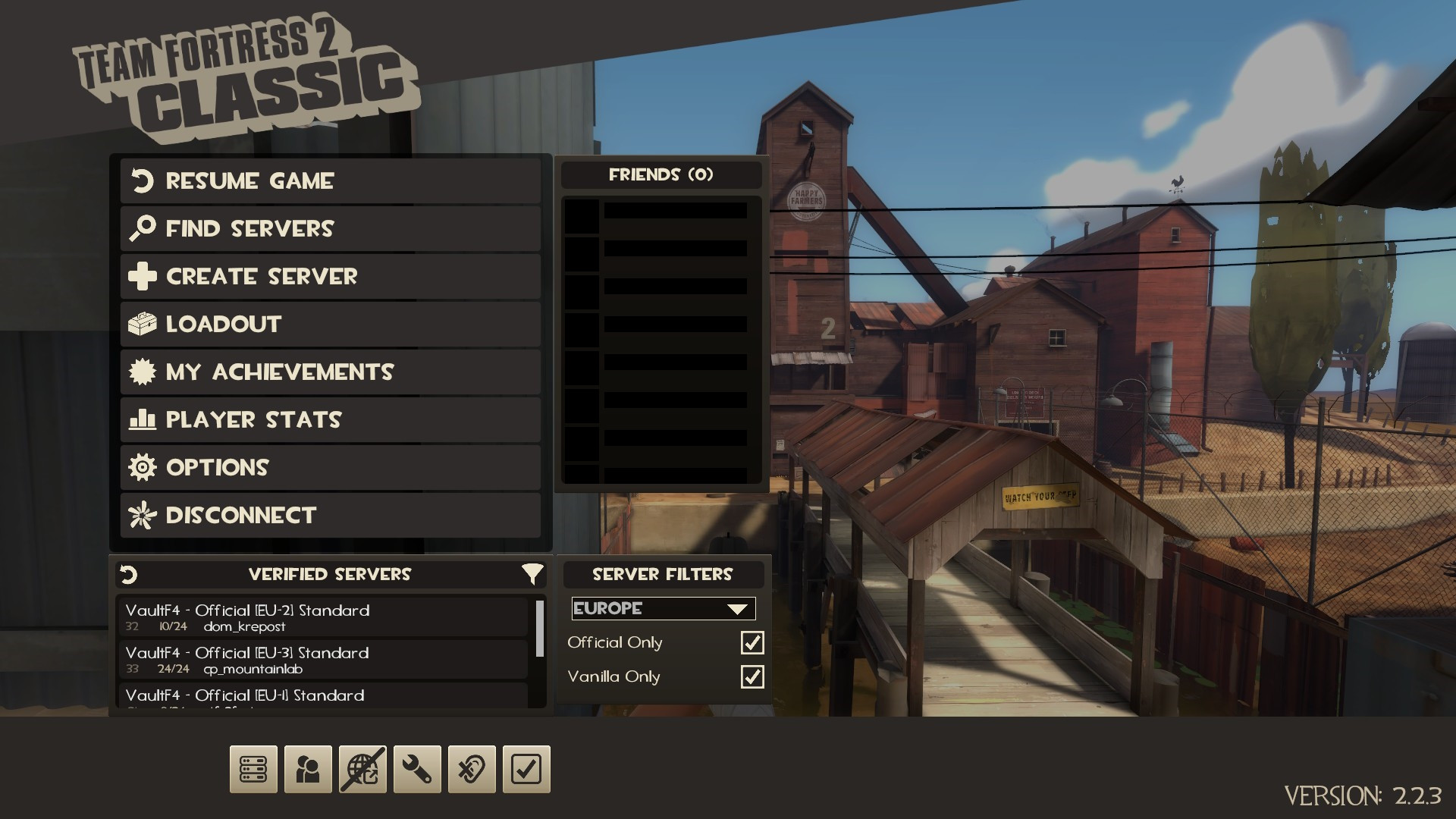Open the Loadout menu

pos(330,324)
